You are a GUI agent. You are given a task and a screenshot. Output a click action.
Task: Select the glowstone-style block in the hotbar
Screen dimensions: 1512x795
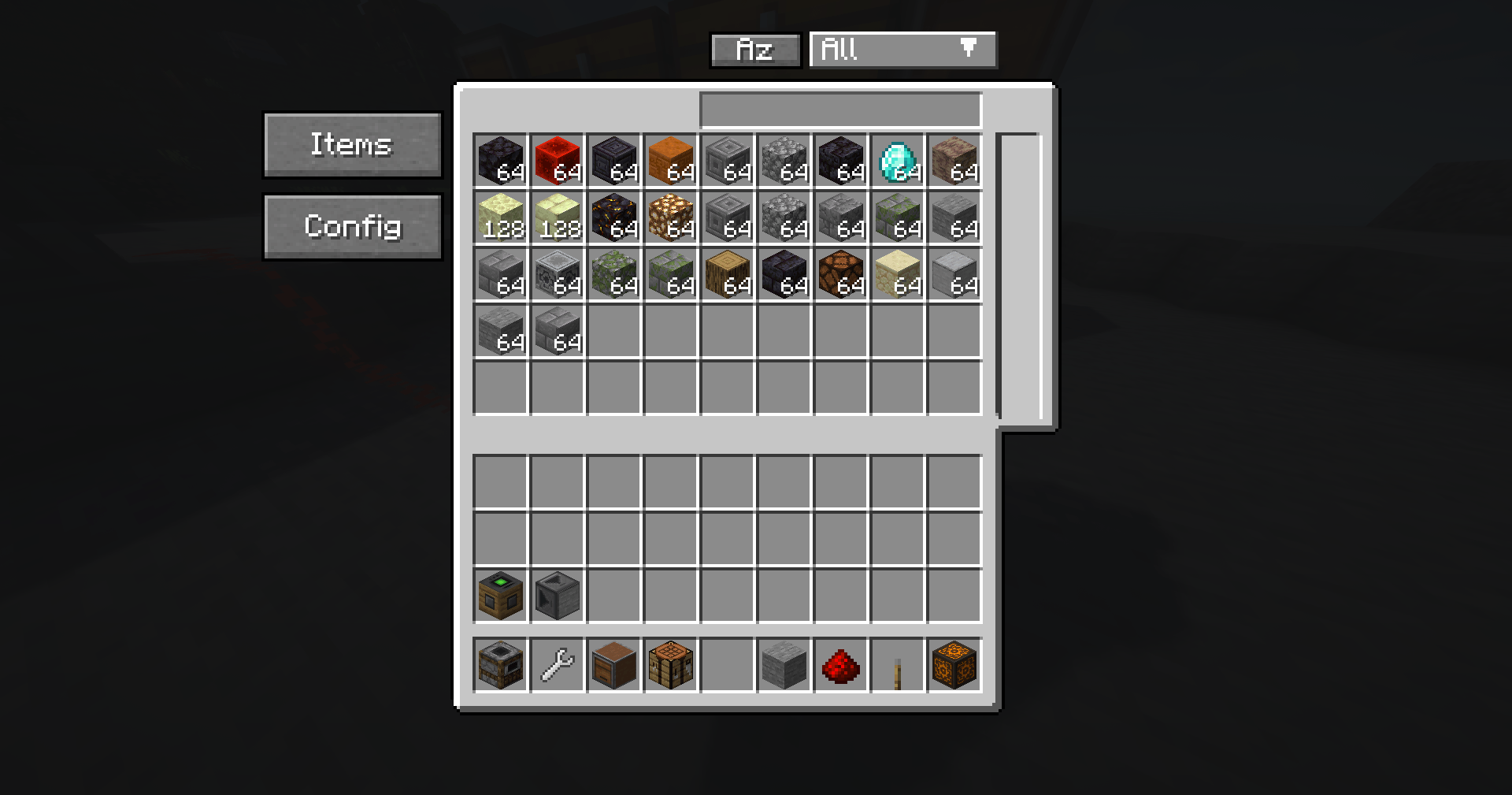click(954, 664)
